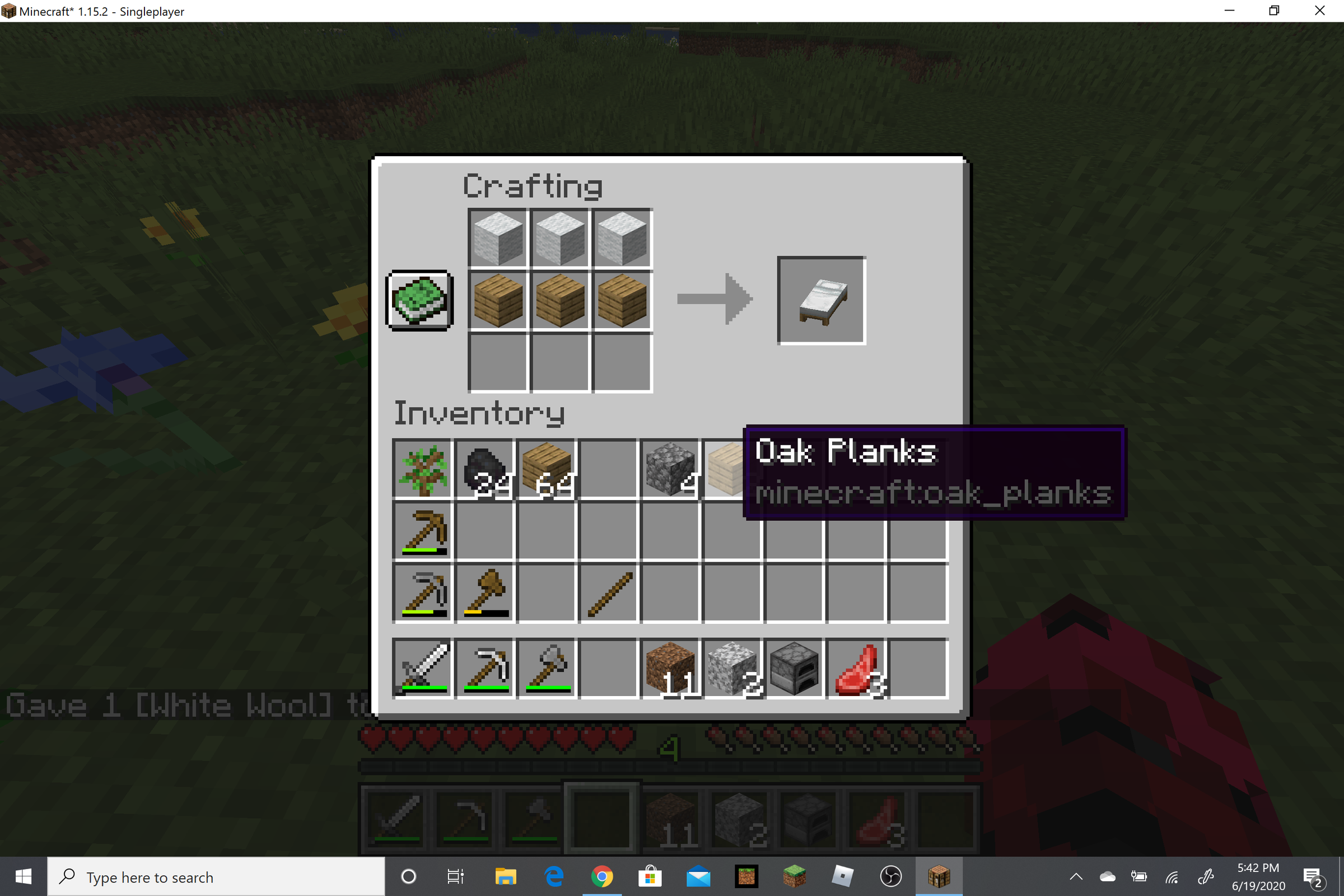Select the oak sapling in the inventory
Image resolution: width=1344 pixels, height=896 pixels.
pyautogui.click(x=423, y=470)
